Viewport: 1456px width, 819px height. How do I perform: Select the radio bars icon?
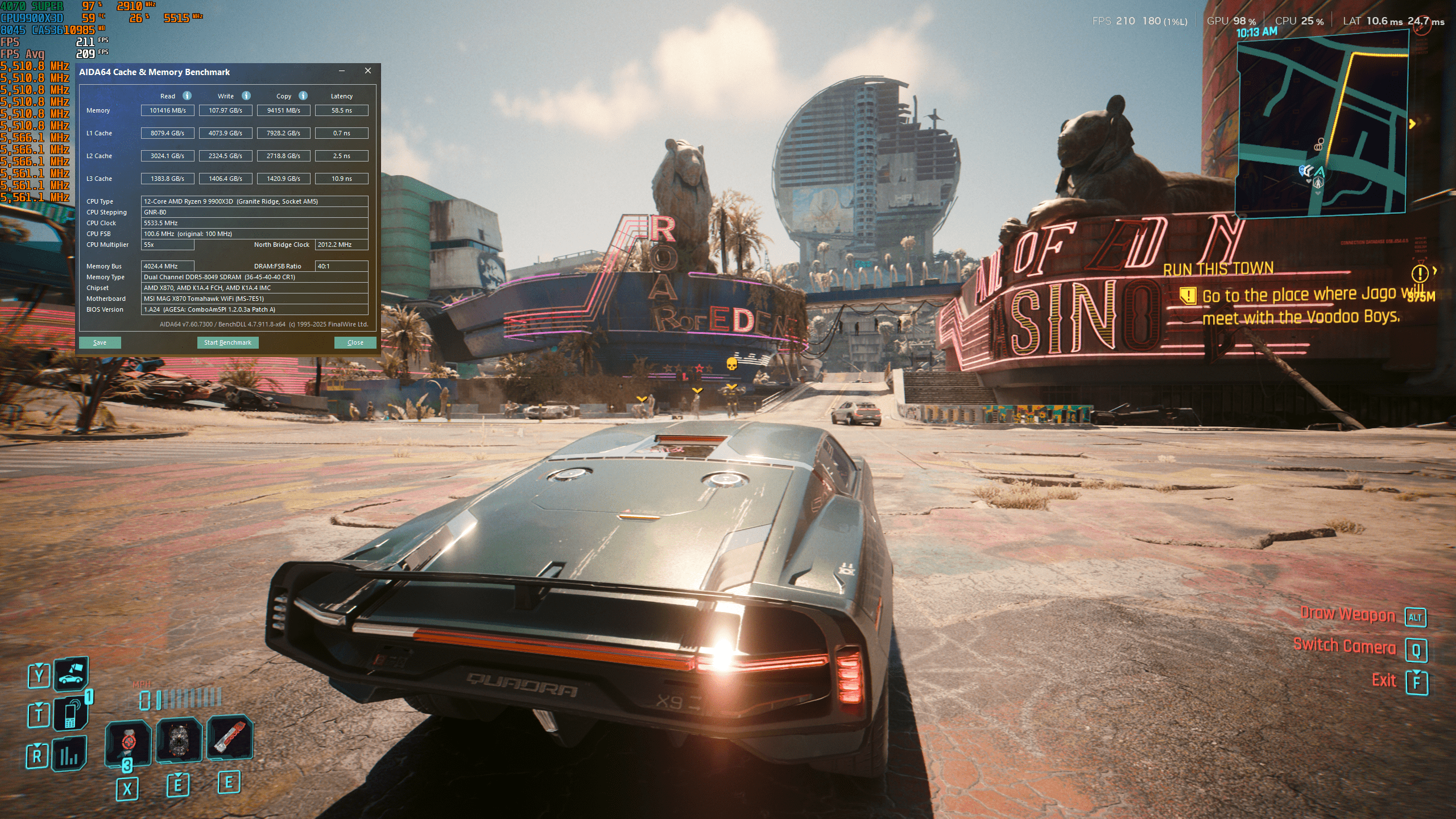(x=69, y=754)
